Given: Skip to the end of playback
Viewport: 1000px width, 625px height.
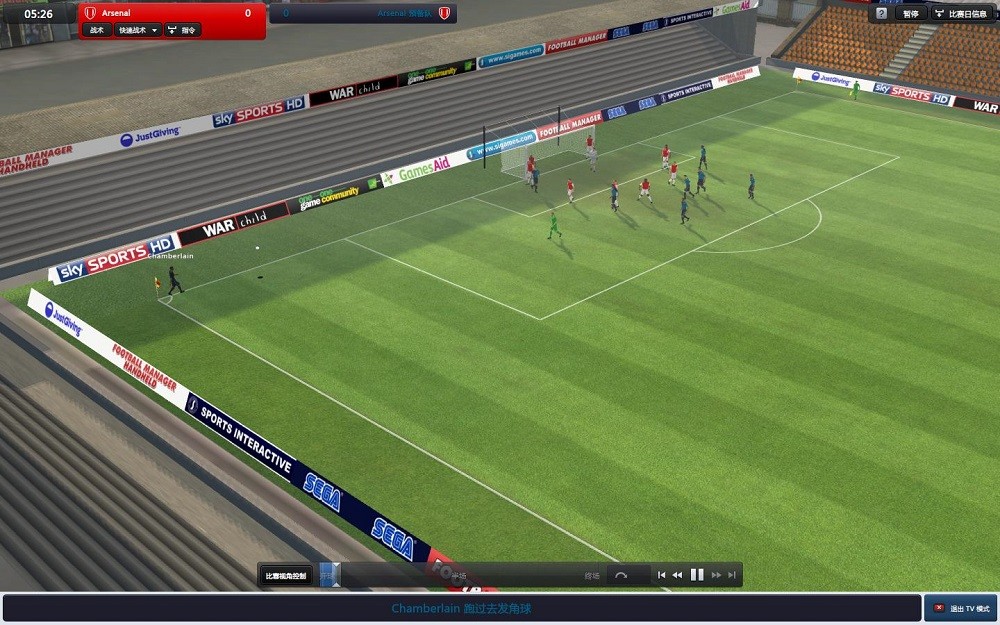Looking at the screenshot, I should 732,575.
